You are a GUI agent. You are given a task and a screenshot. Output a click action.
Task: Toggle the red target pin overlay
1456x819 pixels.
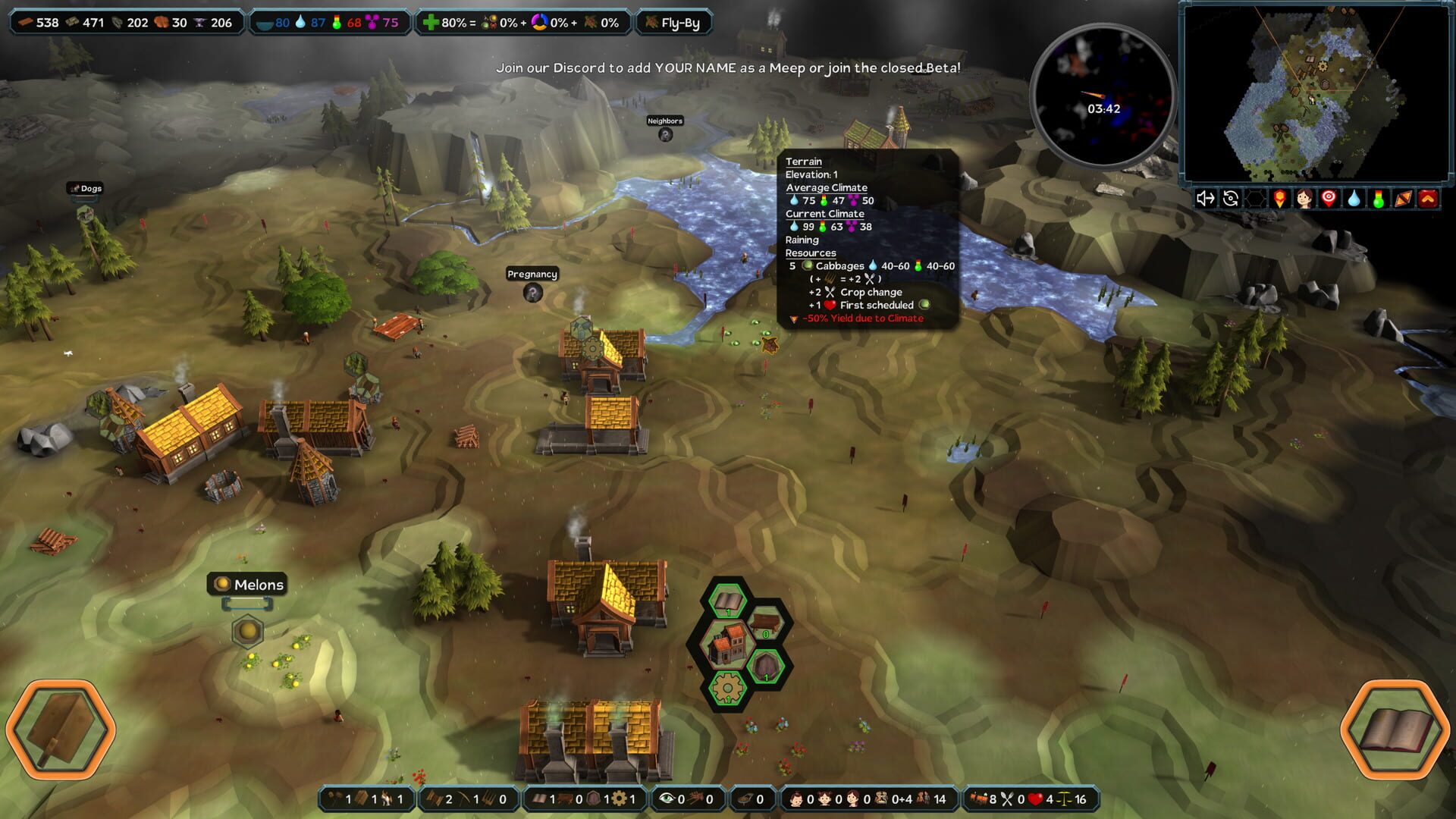pyautogui.click(x=1329, y=199)
